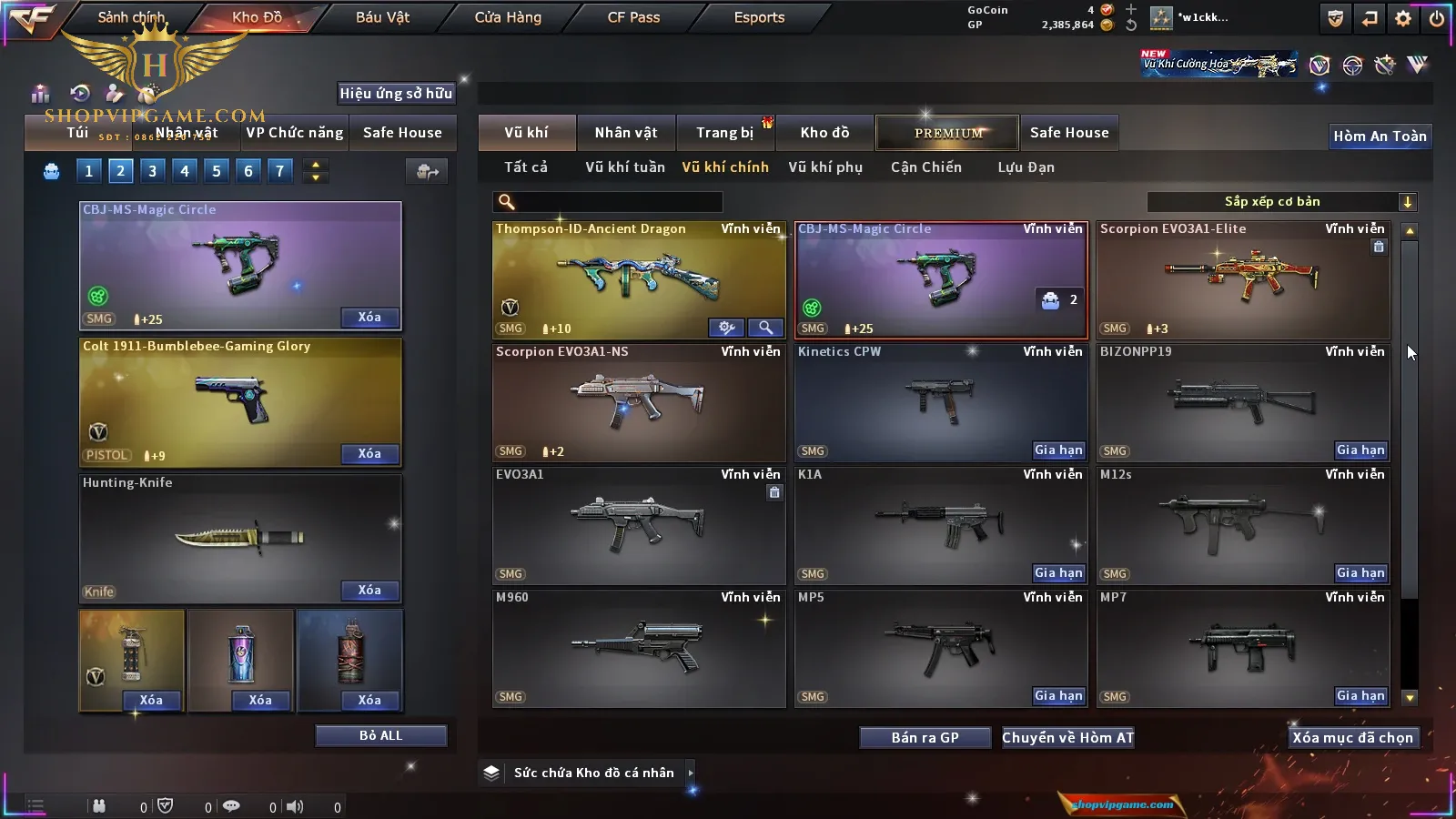Screen dimensions: 1456x819
Task: Click Chuyển về Hòm AT button
Action: coord(1067,738)
